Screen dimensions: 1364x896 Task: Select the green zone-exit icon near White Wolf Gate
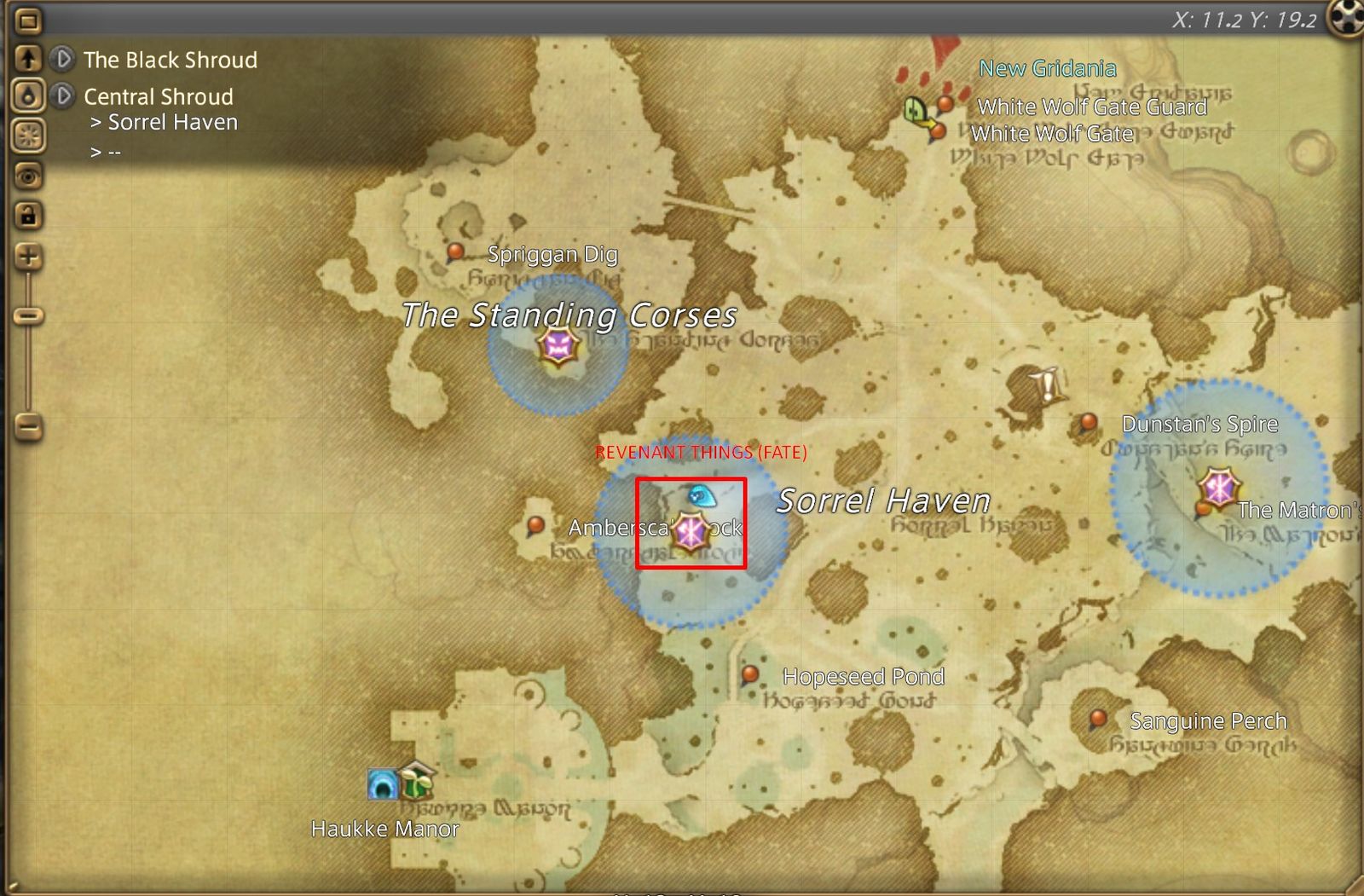[x=916, y=111]
